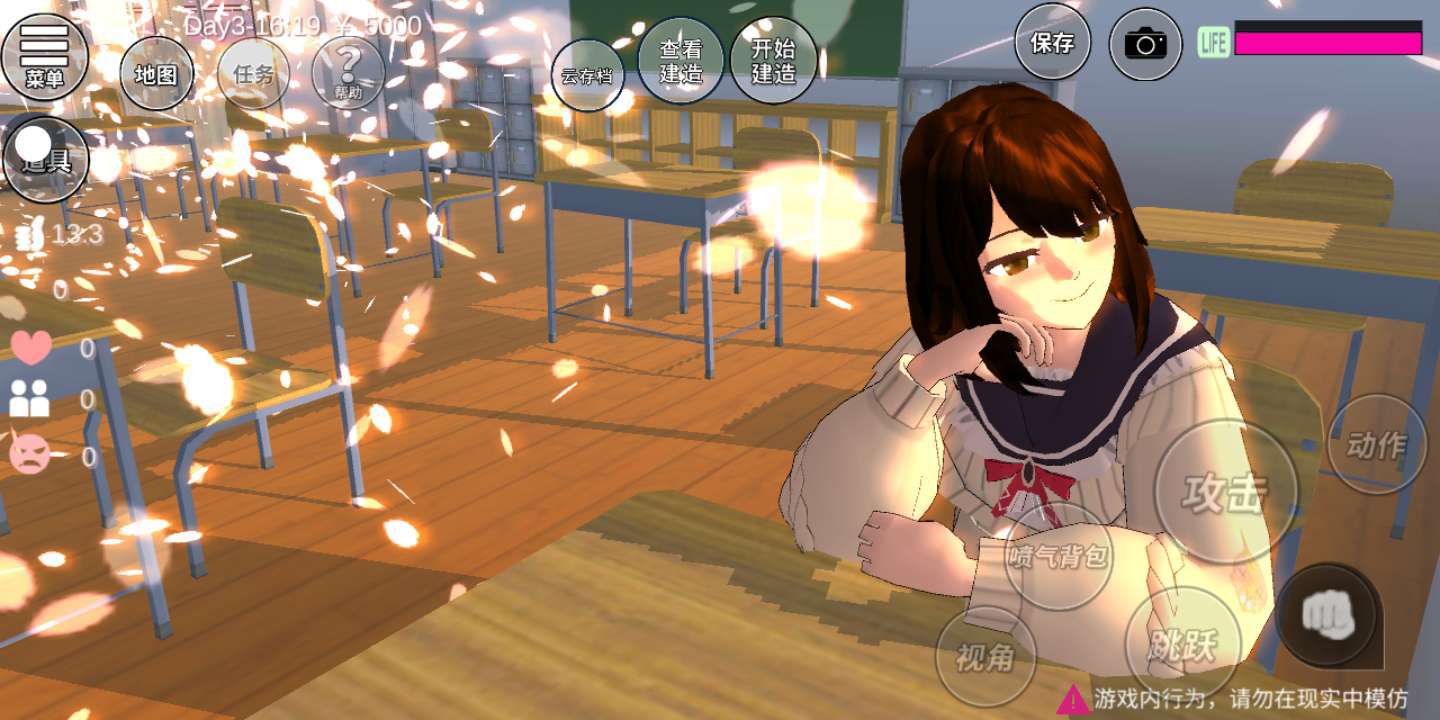
Task: Tap the 动作 action button
Action: click(1377, 445)
